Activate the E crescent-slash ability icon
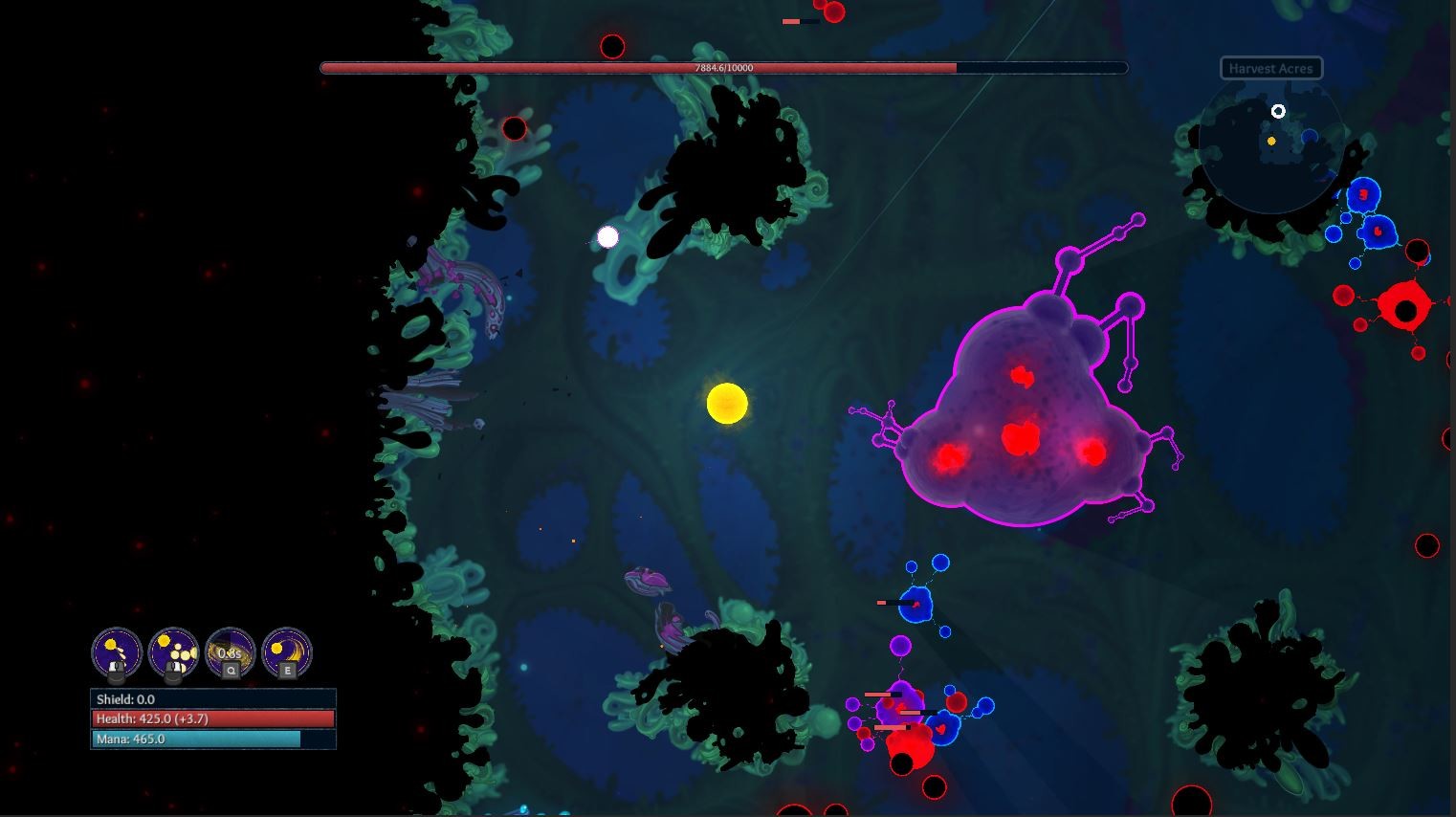Image resolution: width=1456 pixels, height=817 pixels. click(286, 652)
